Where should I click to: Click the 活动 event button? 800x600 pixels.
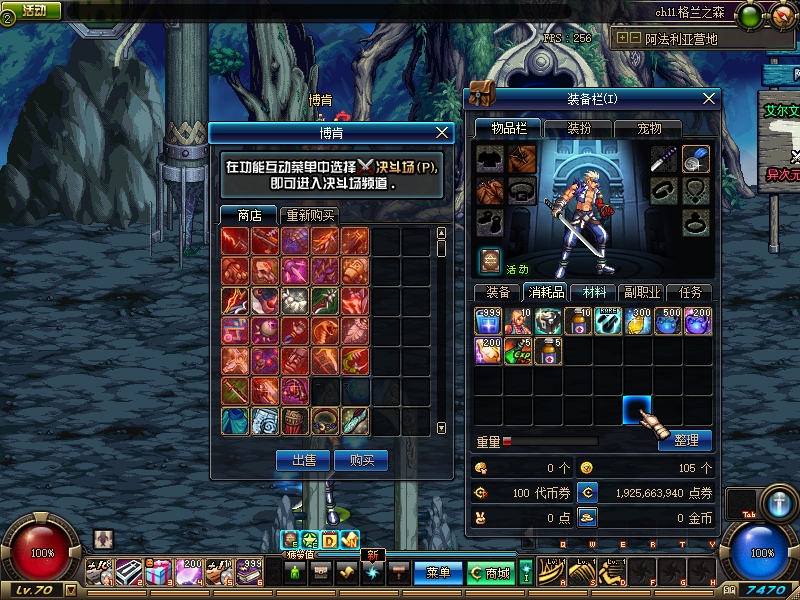[33, 10]
